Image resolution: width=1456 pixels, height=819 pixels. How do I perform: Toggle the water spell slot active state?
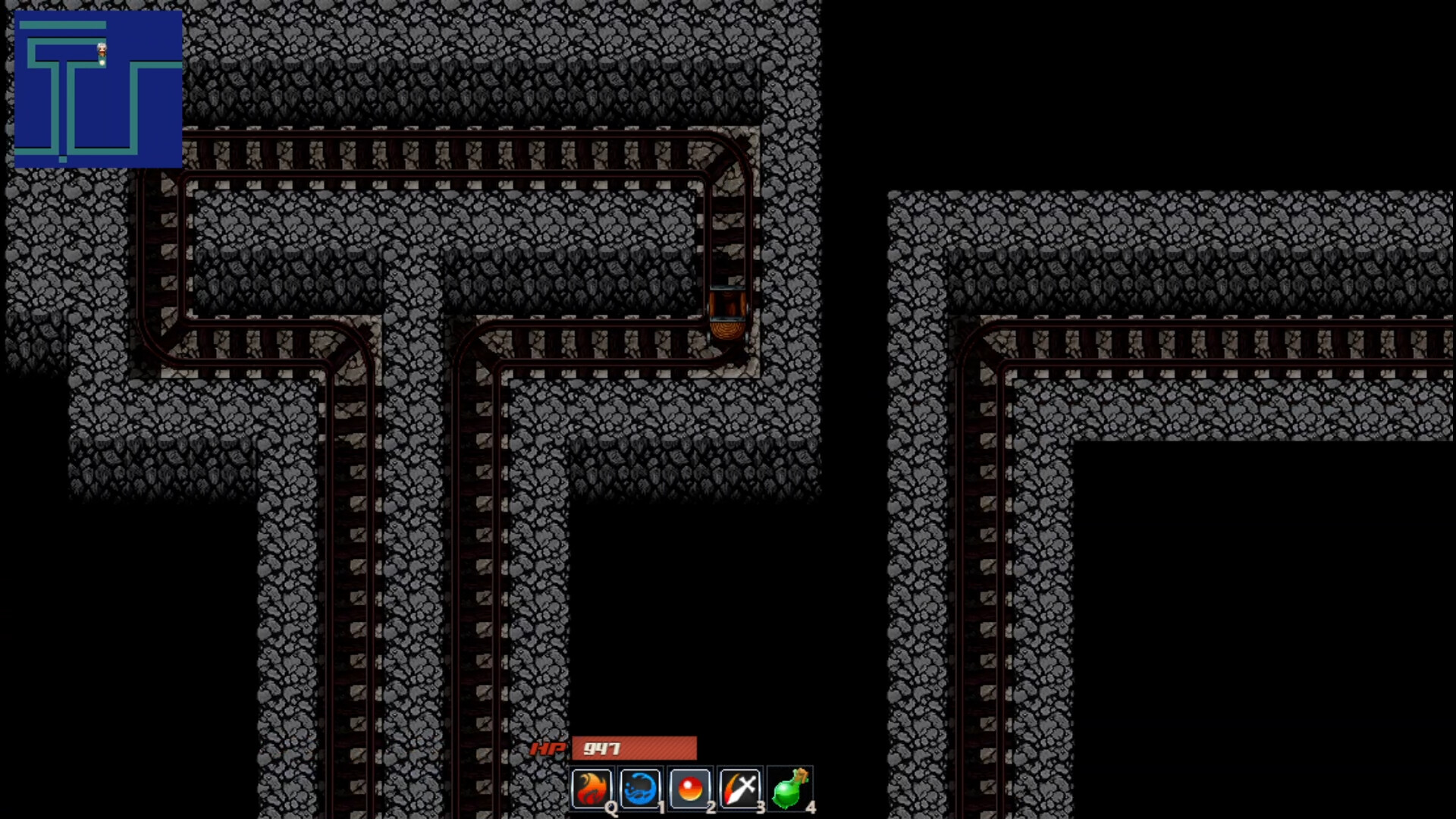[x=642, y=789]
